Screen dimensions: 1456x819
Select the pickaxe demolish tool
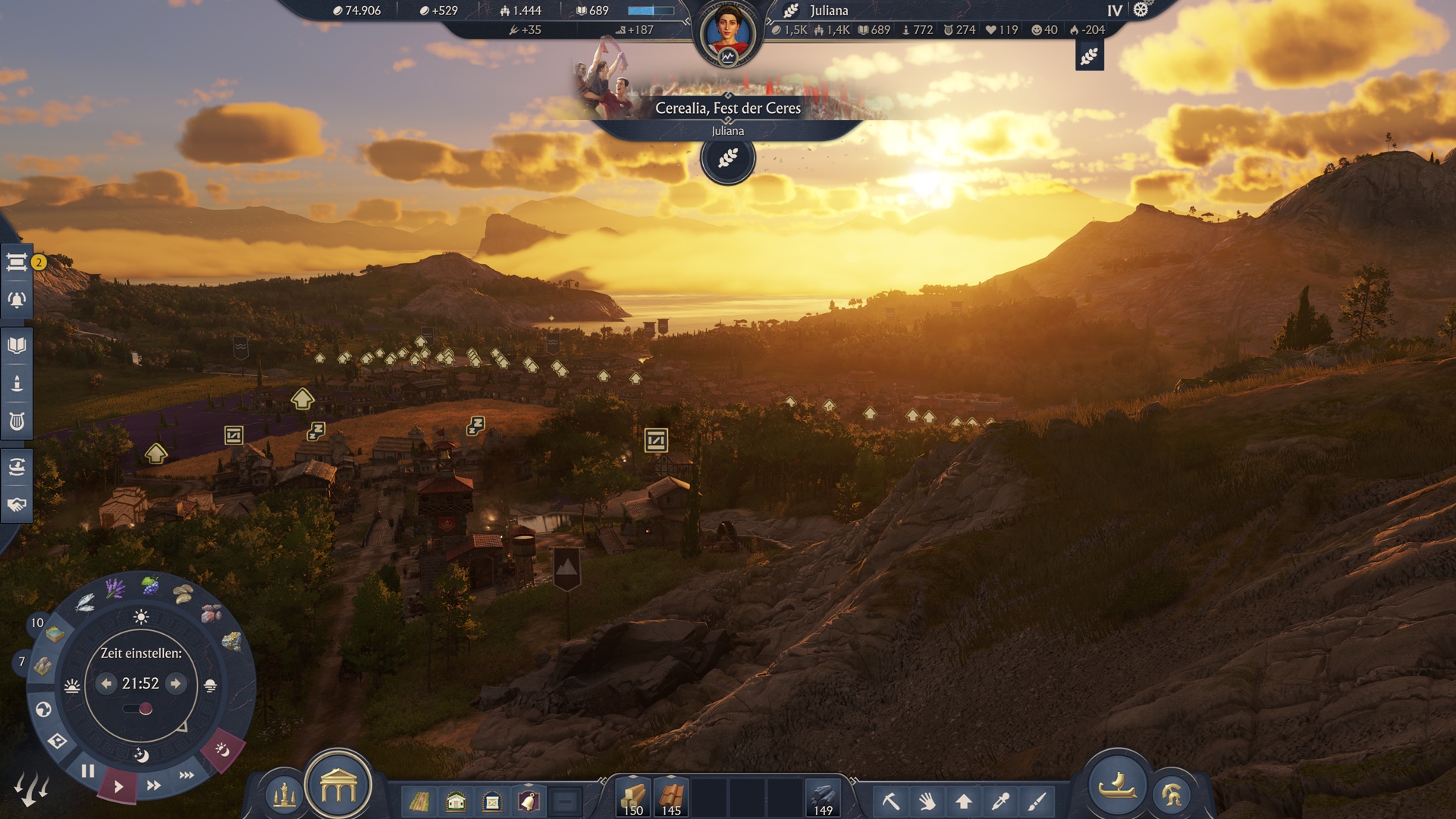pyautogui.click(x=890, y=801)
